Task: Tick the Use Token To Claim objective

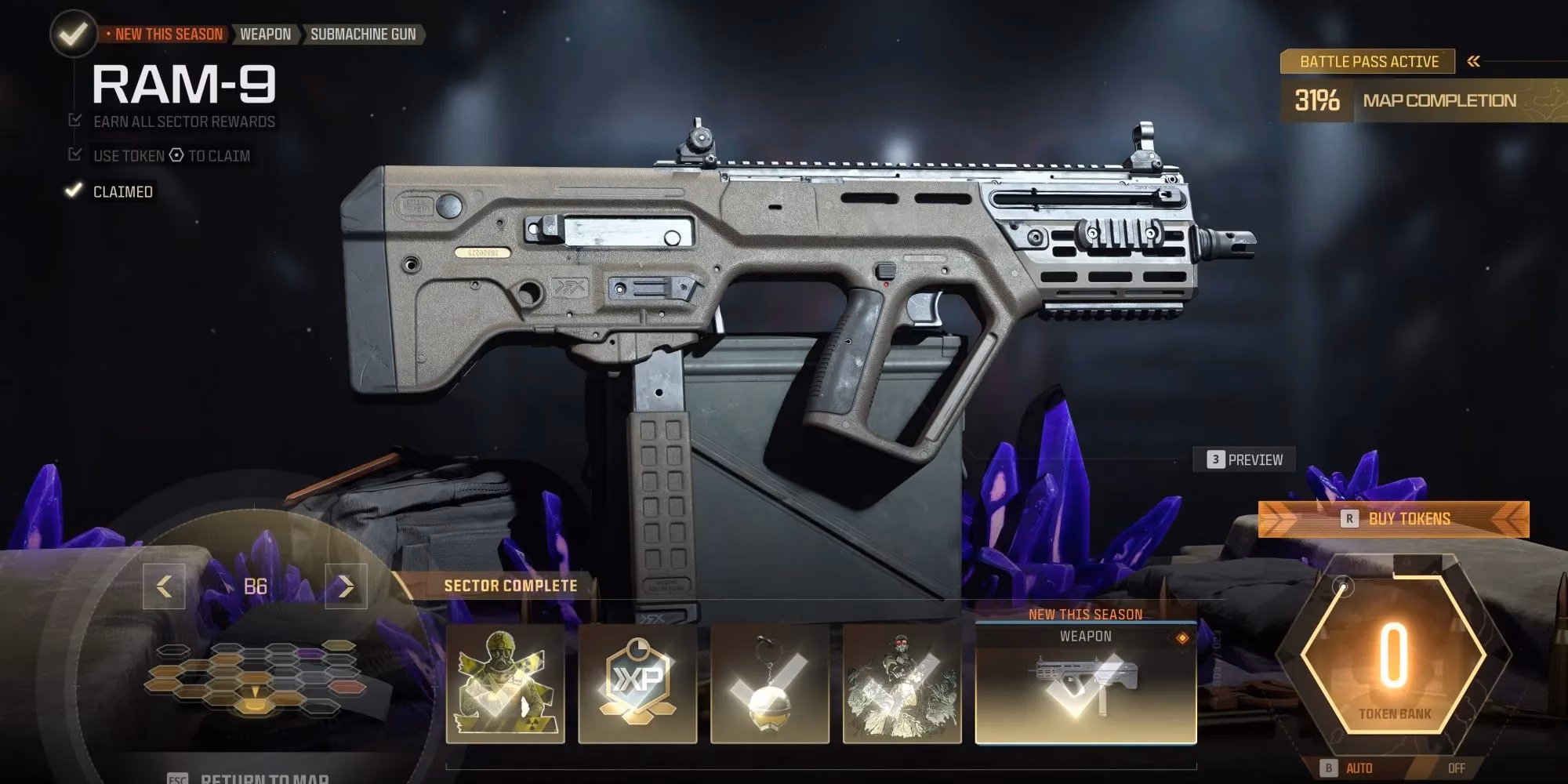Action: [x=74, y=155]
